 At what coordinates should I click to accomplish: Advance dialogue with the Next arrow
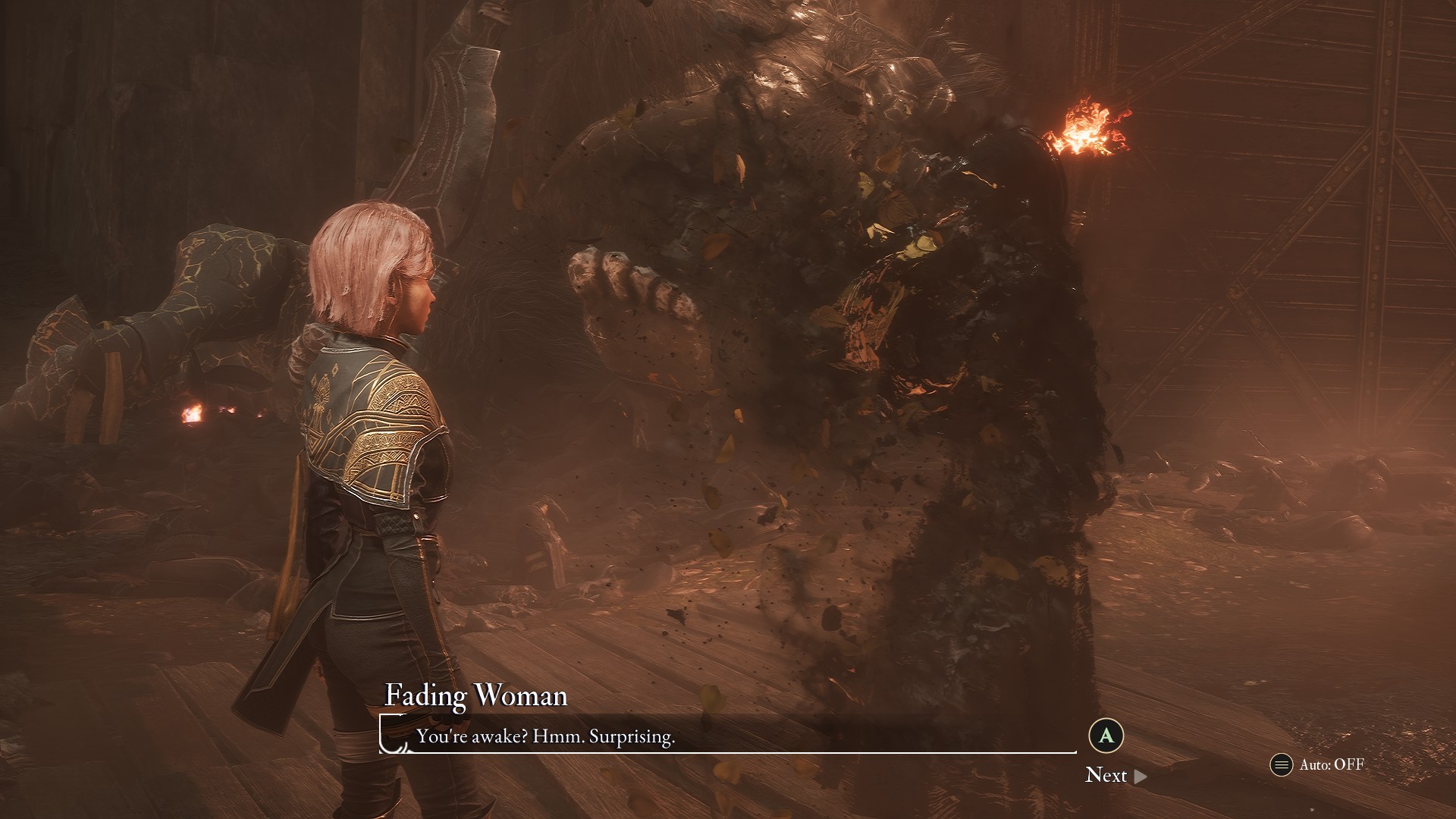1140,776
